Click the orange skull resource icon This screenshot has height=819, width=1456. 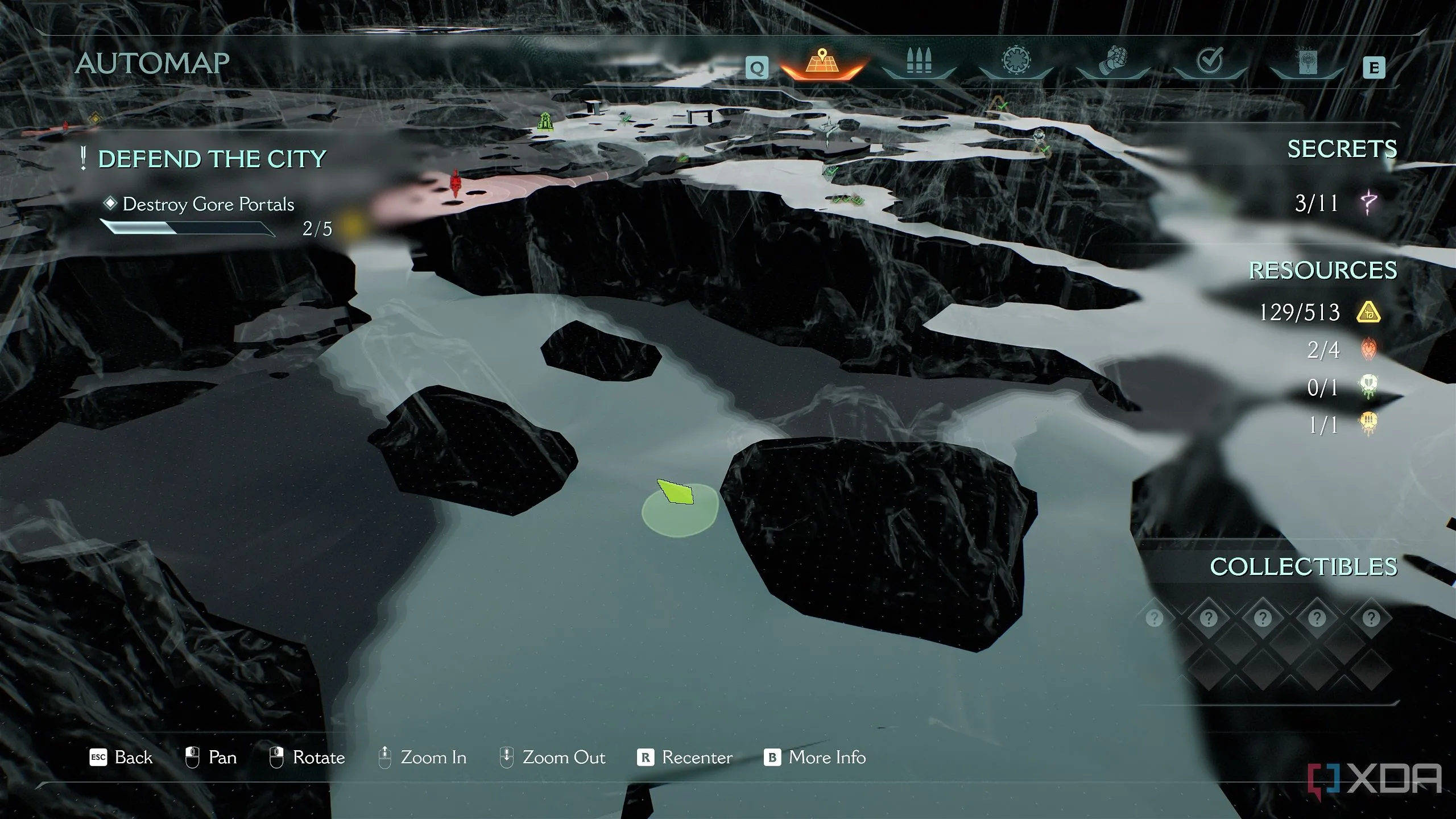(x=1368, y=424)
